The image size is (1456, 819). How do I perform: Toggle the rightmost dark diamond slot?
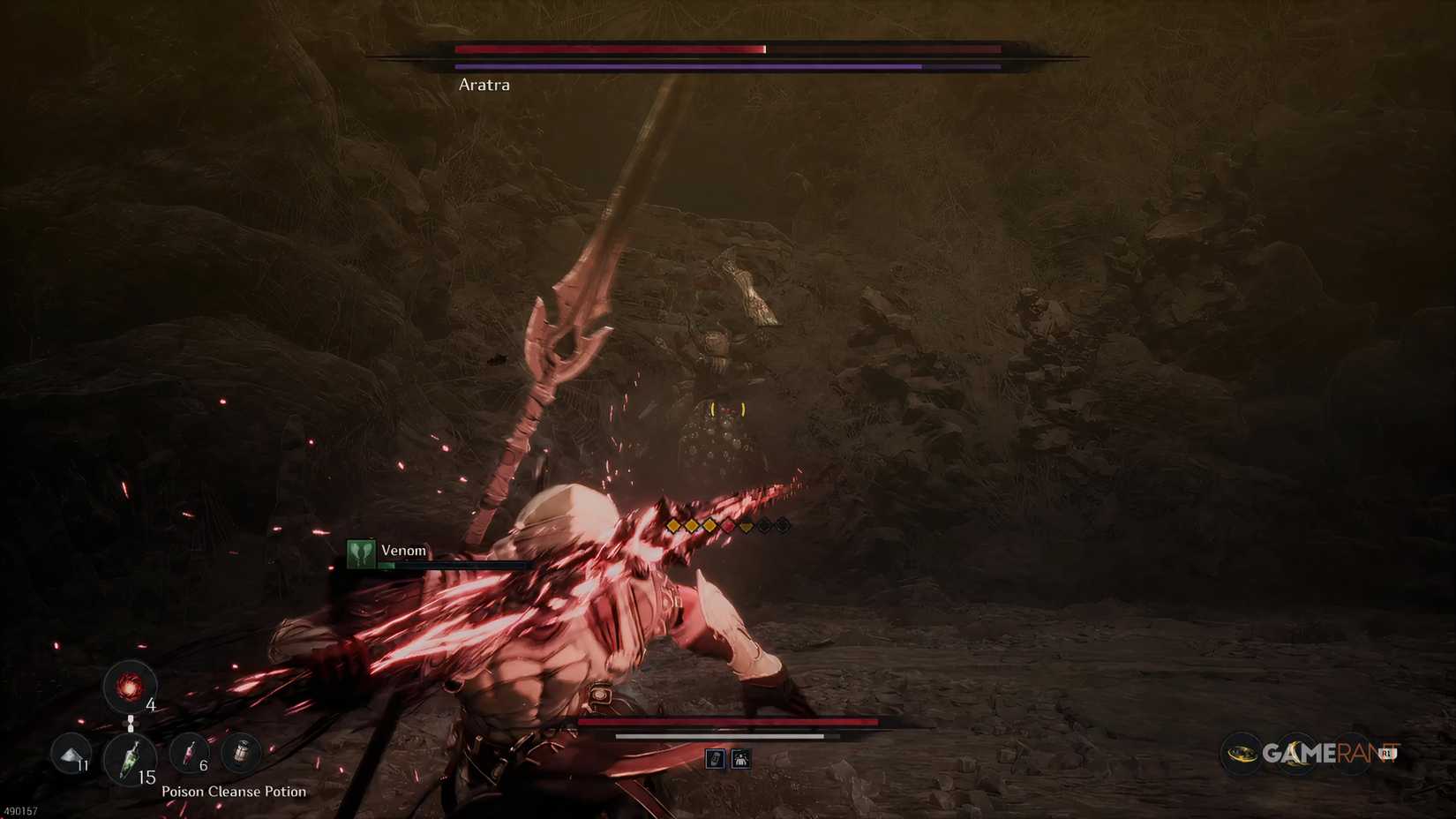783,525
